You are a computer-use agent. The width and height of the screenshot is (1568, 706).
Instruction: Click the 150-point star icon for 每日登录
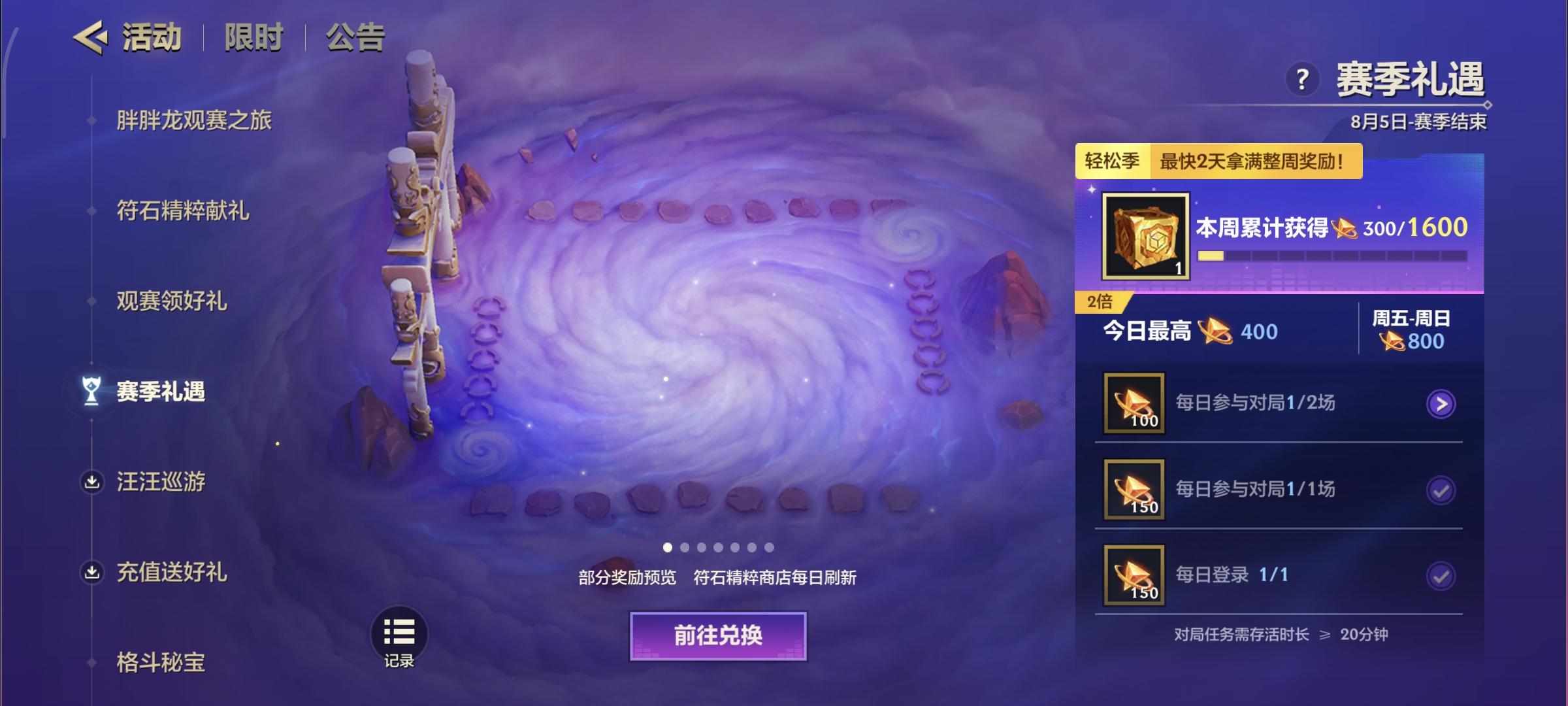pyautogui.click(x=1134, y=575)
